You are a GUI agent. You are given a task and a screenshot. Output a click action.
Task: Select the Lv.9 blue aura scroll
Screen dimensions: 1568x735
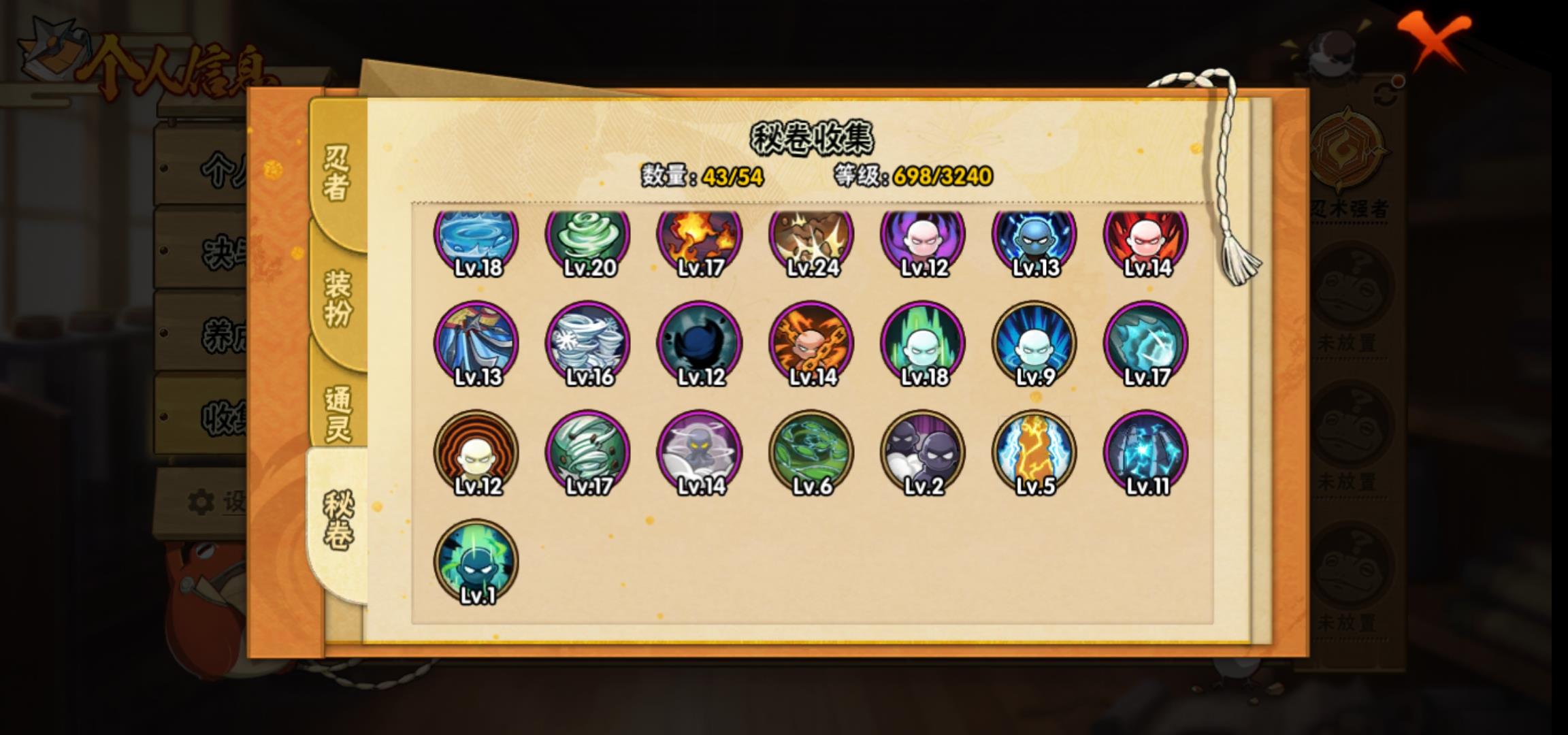pos(1034,344)
